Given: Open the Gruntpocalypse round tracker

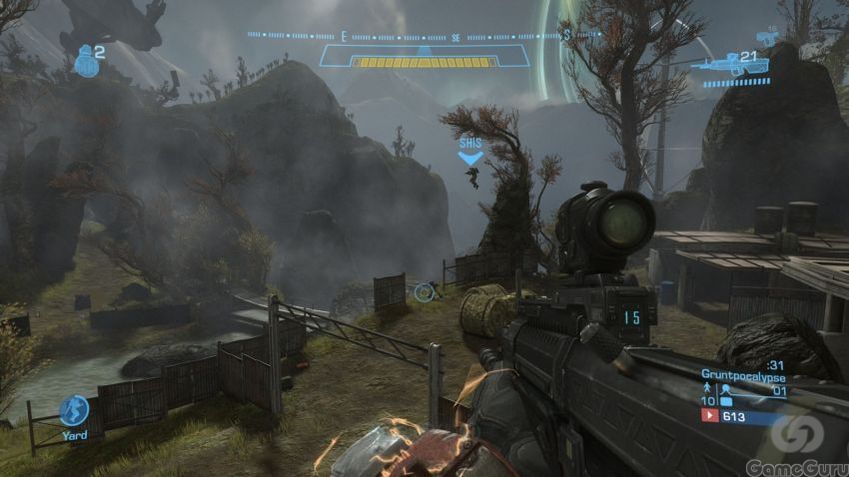Looking at the screenshot, I should 743,374.
